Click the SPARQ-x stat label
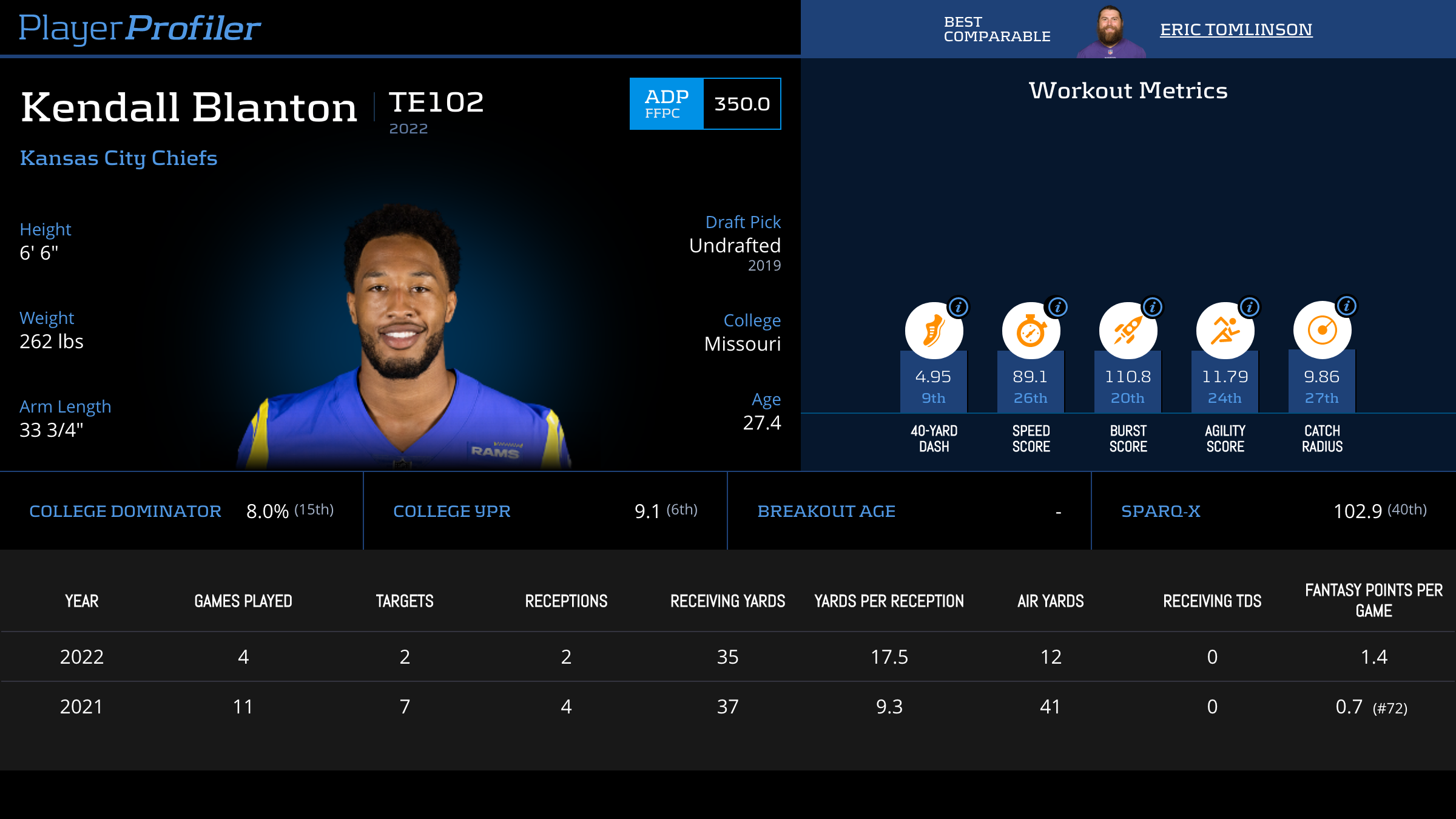Image resolution: width=1456 pixels, height=819 pixels. click(1161, 511)
